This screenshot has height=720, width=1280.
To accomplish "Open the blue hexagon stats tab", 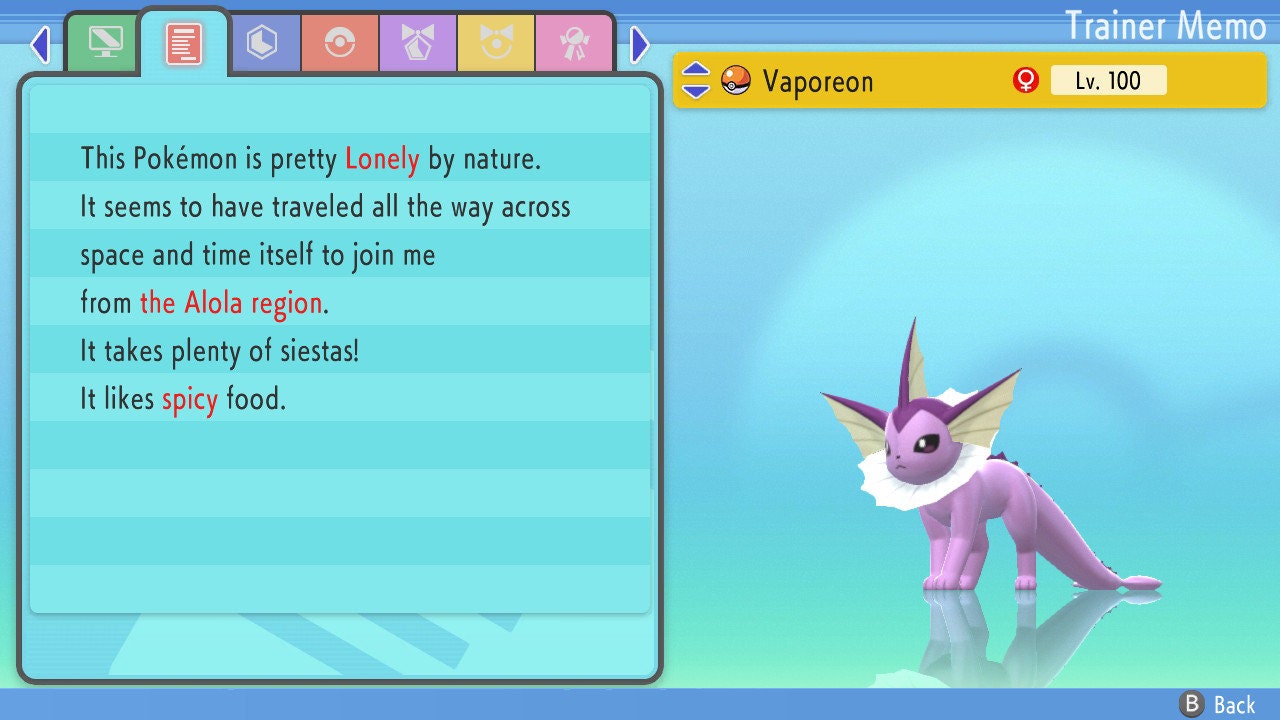I will 262,43.
